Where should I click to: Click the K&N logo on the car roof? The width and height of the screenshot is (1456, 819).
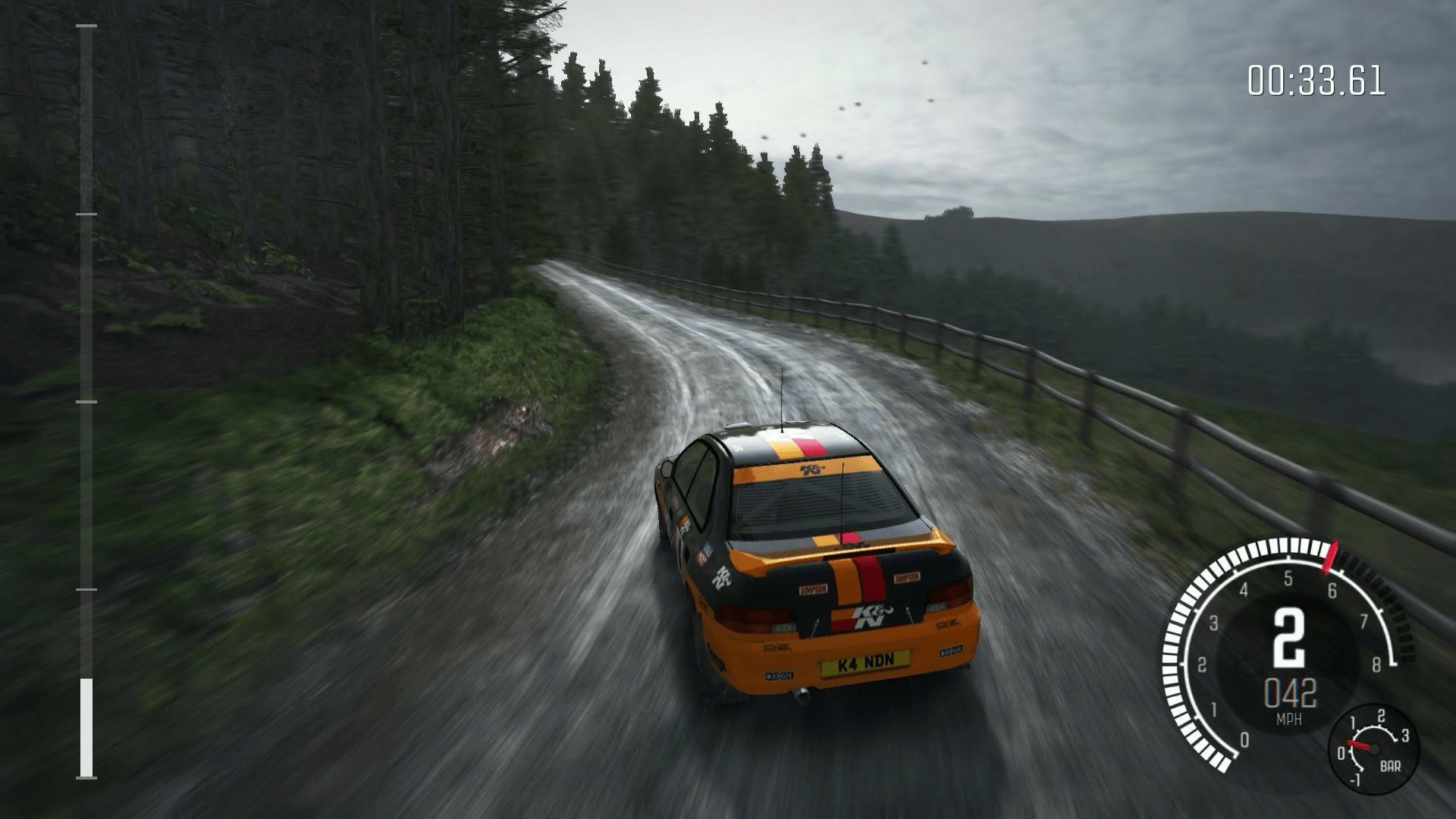(x=813, y=469)
